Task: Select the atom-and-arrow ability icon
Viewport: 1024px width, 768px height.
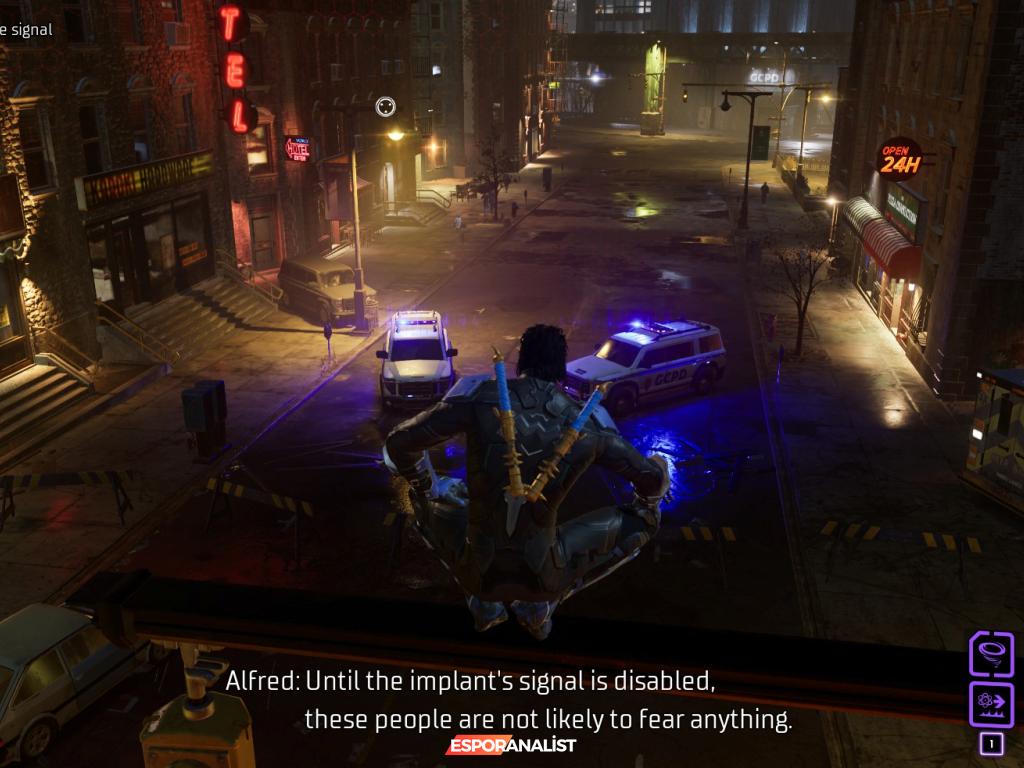Action: [x=991, y=704]
